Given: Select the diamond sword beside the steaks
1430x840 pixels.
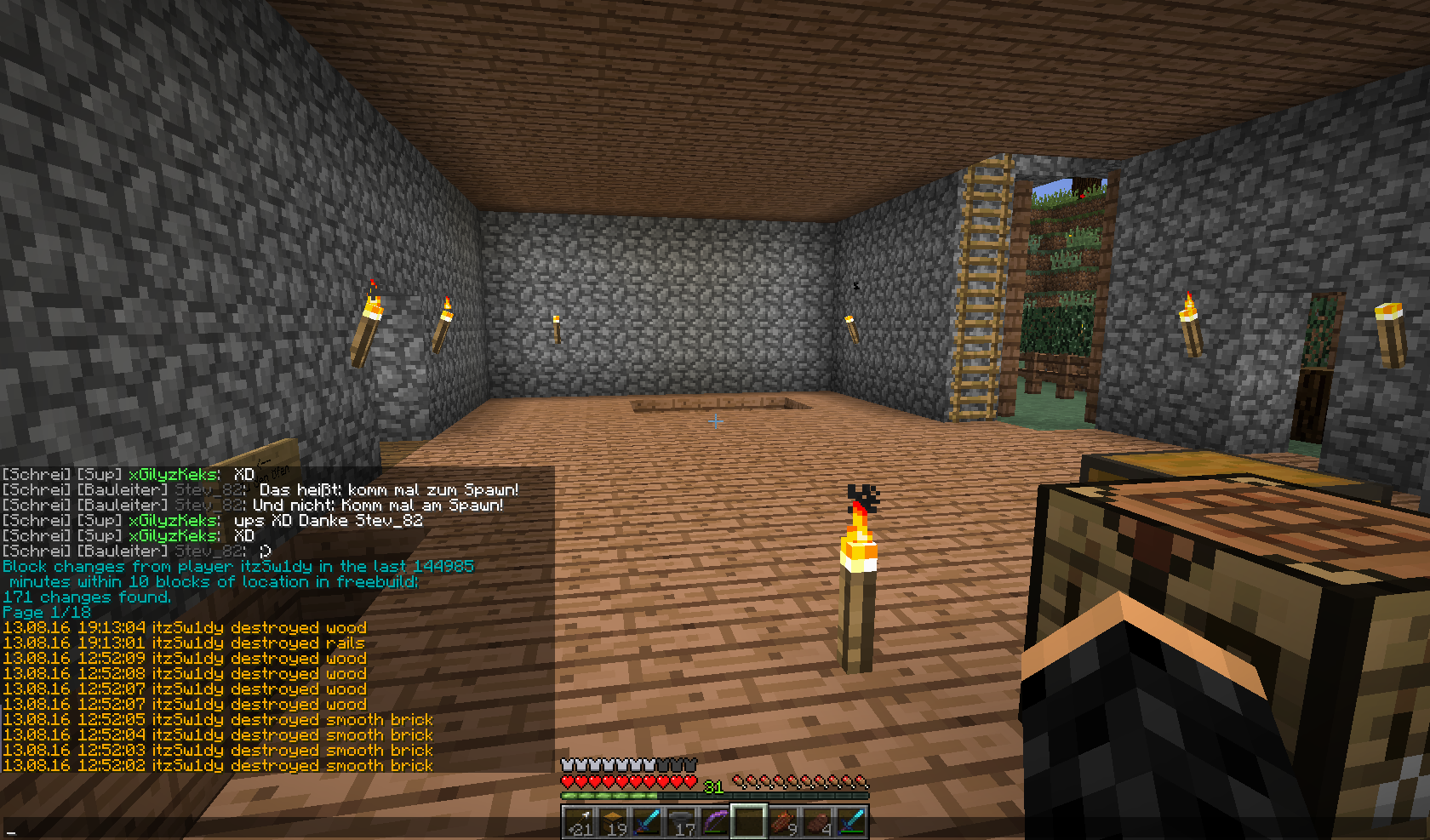Looking at the screenshot, I should coord(851,822).
